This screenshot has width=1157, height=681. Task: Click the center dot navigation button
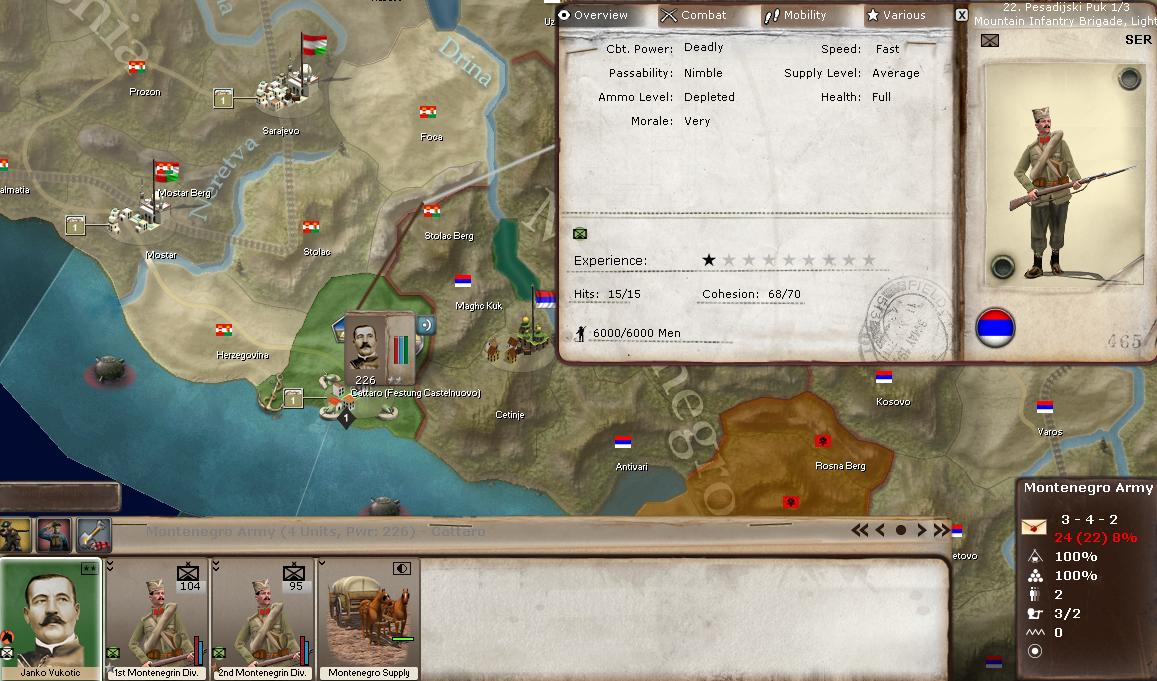[x=901, y=530]
